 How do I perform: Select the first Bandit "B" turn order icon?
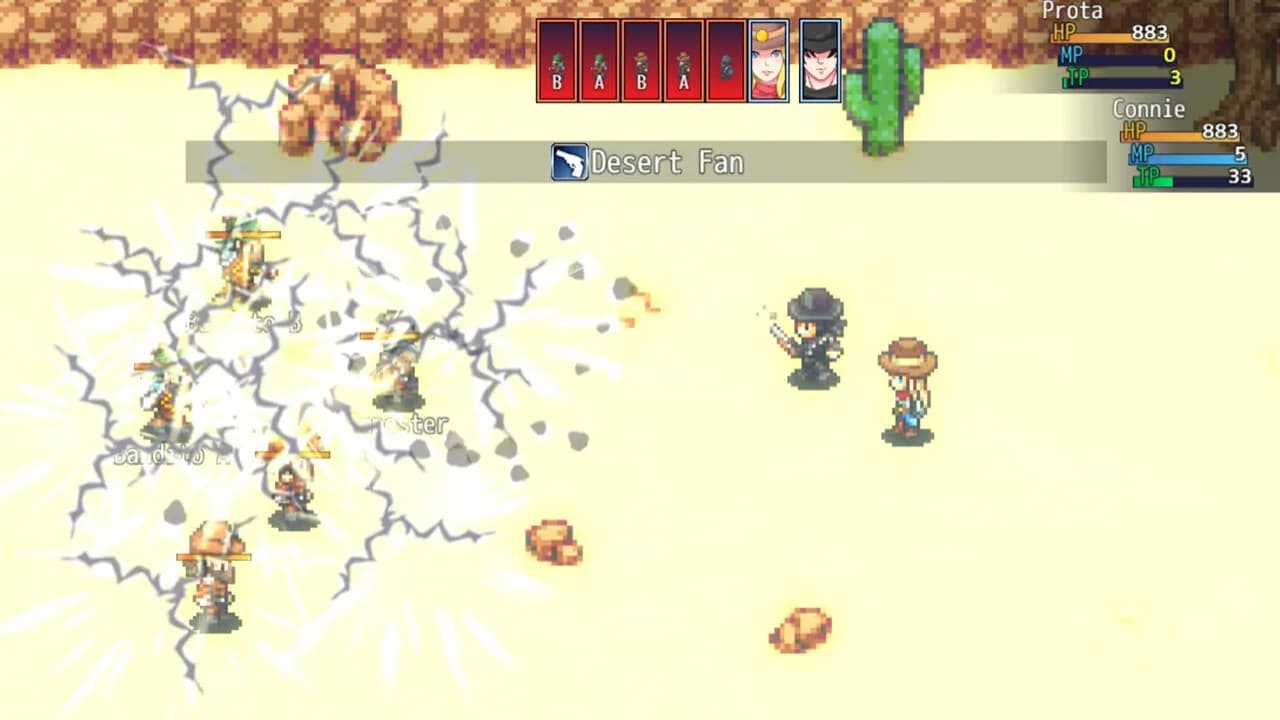pos(556,60)
